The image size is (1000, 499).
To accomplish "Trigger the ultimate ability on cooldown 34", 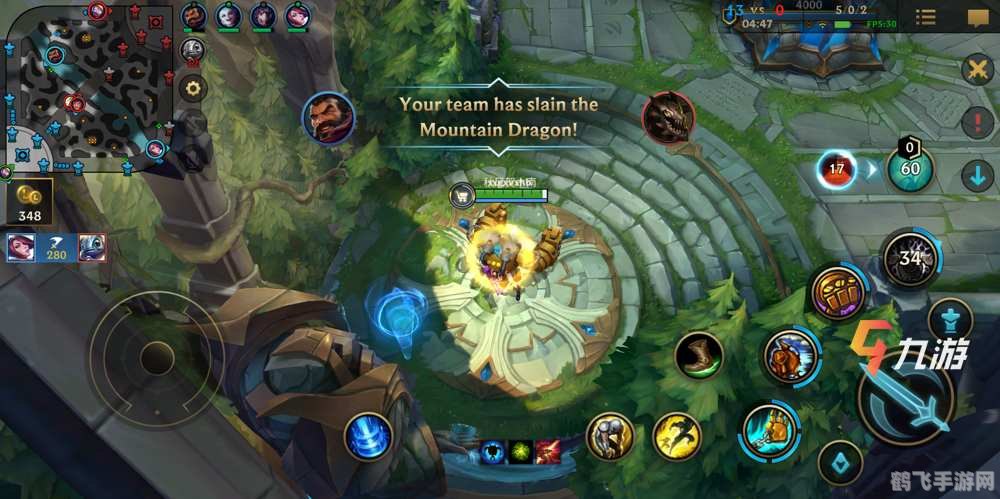I will [x=910, y=259].
